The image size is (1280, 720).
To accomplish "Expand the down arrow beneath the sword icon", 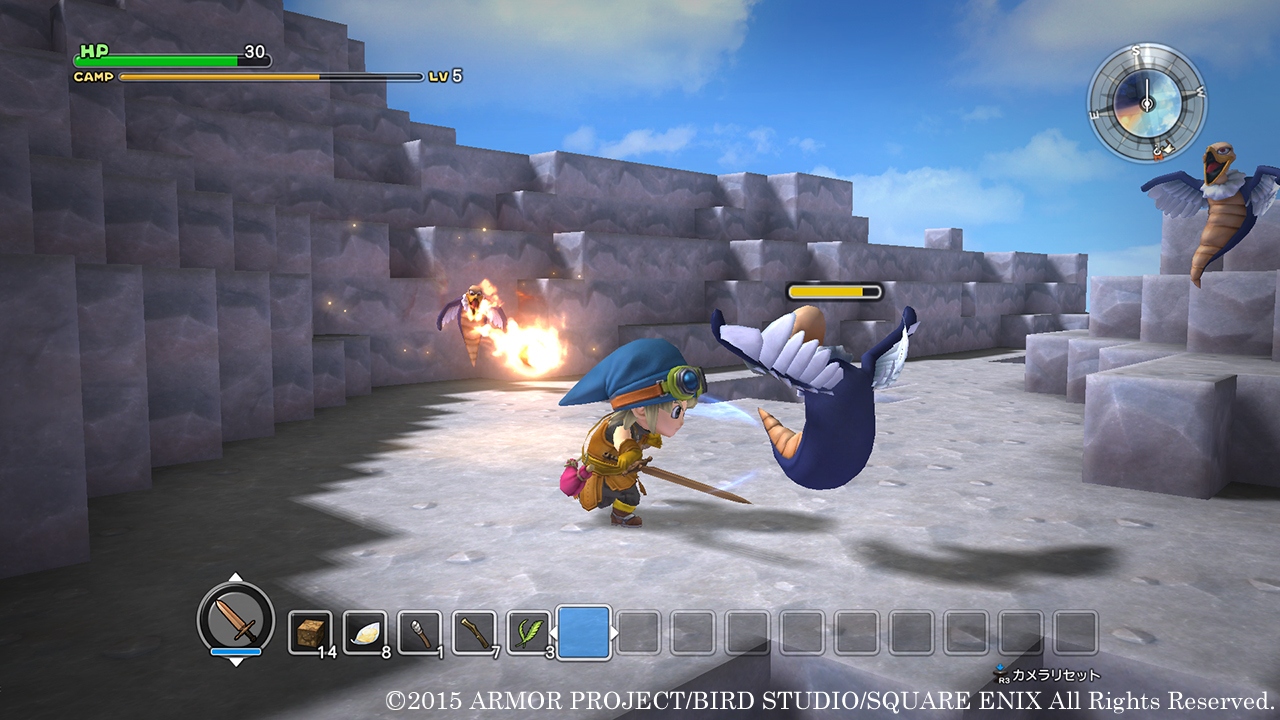I will coord(236,663).
